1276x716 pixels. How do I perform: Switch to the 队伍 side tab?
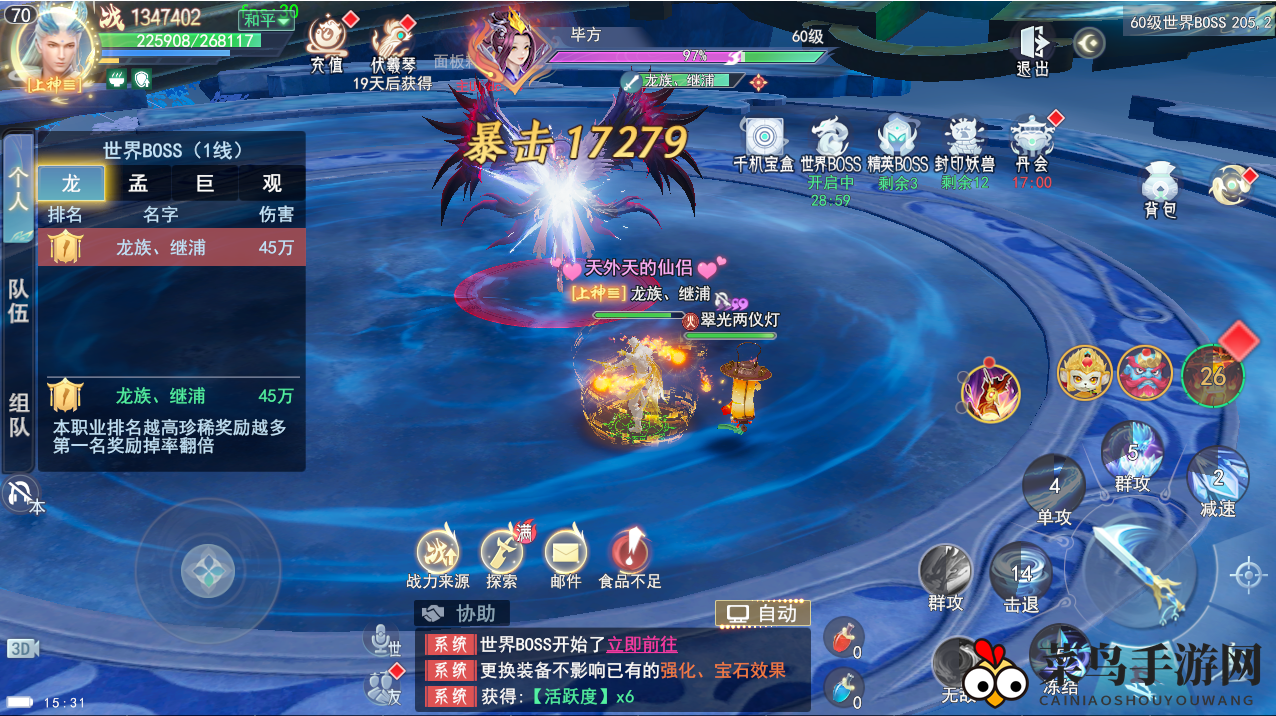[19, 300]
